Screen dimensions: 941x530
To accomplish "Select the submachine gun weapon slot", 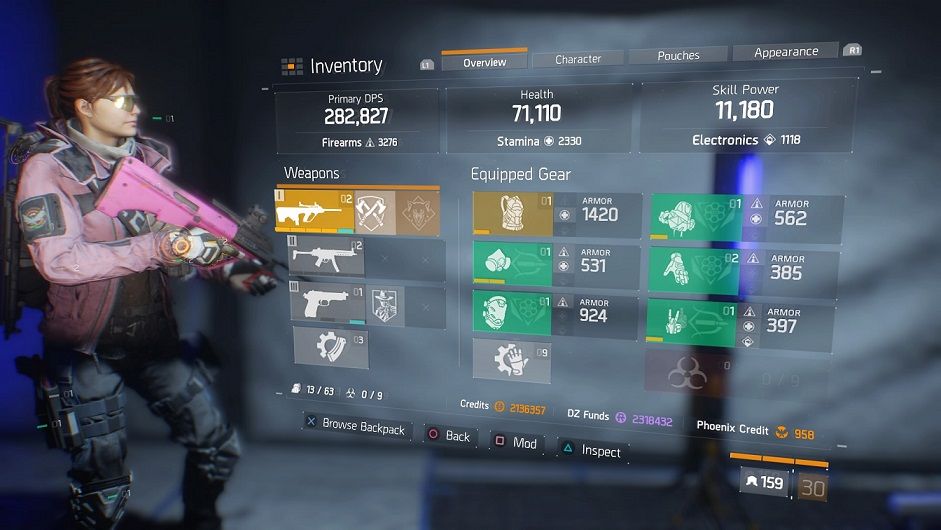I will pyautogui.click(x=326, y=259).
